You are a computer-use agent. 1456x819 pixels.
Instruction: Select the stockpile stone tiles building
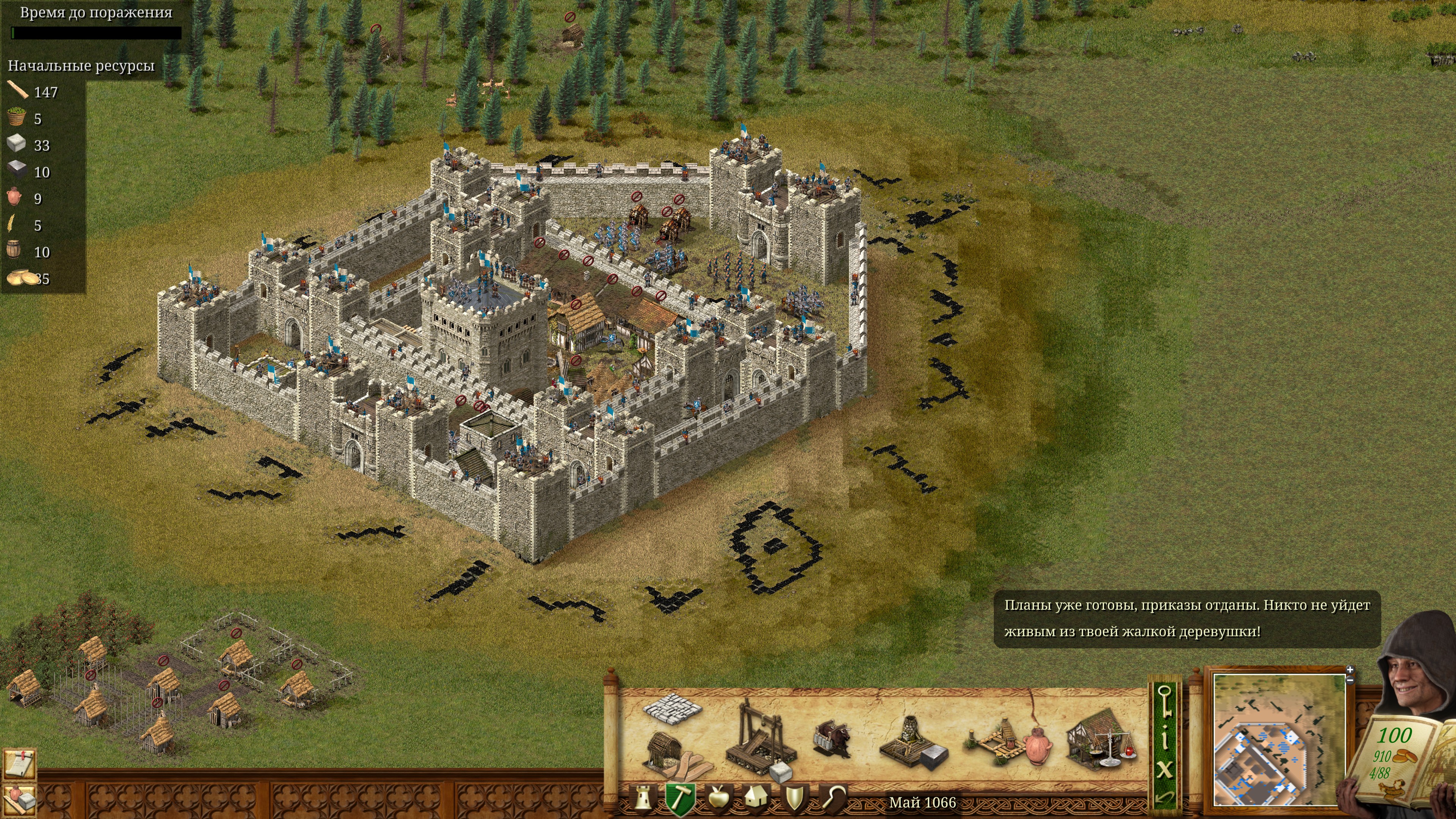672,707
